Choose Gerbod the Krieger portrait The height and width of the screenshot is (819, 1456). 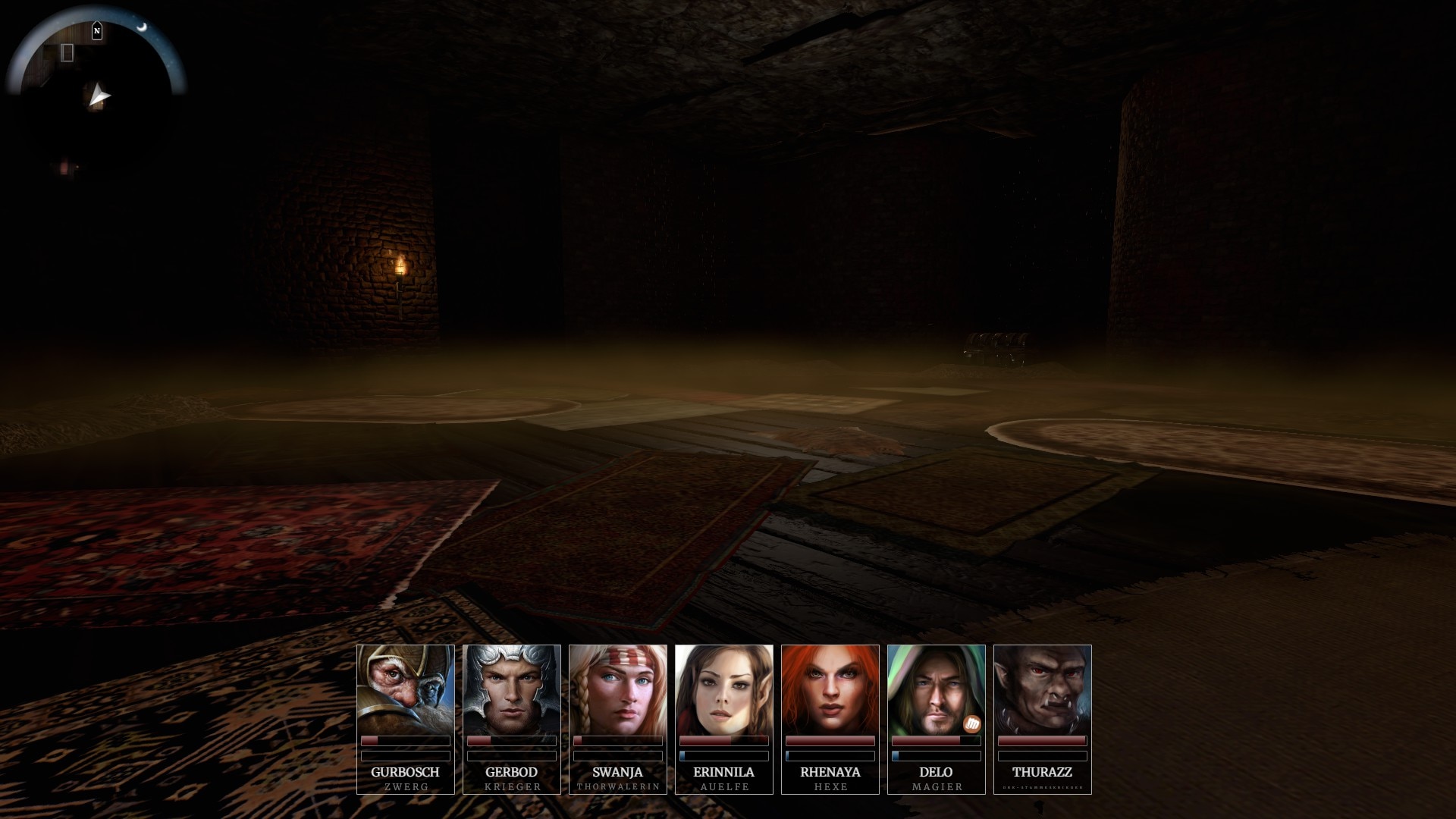click(x=512, y=690)
